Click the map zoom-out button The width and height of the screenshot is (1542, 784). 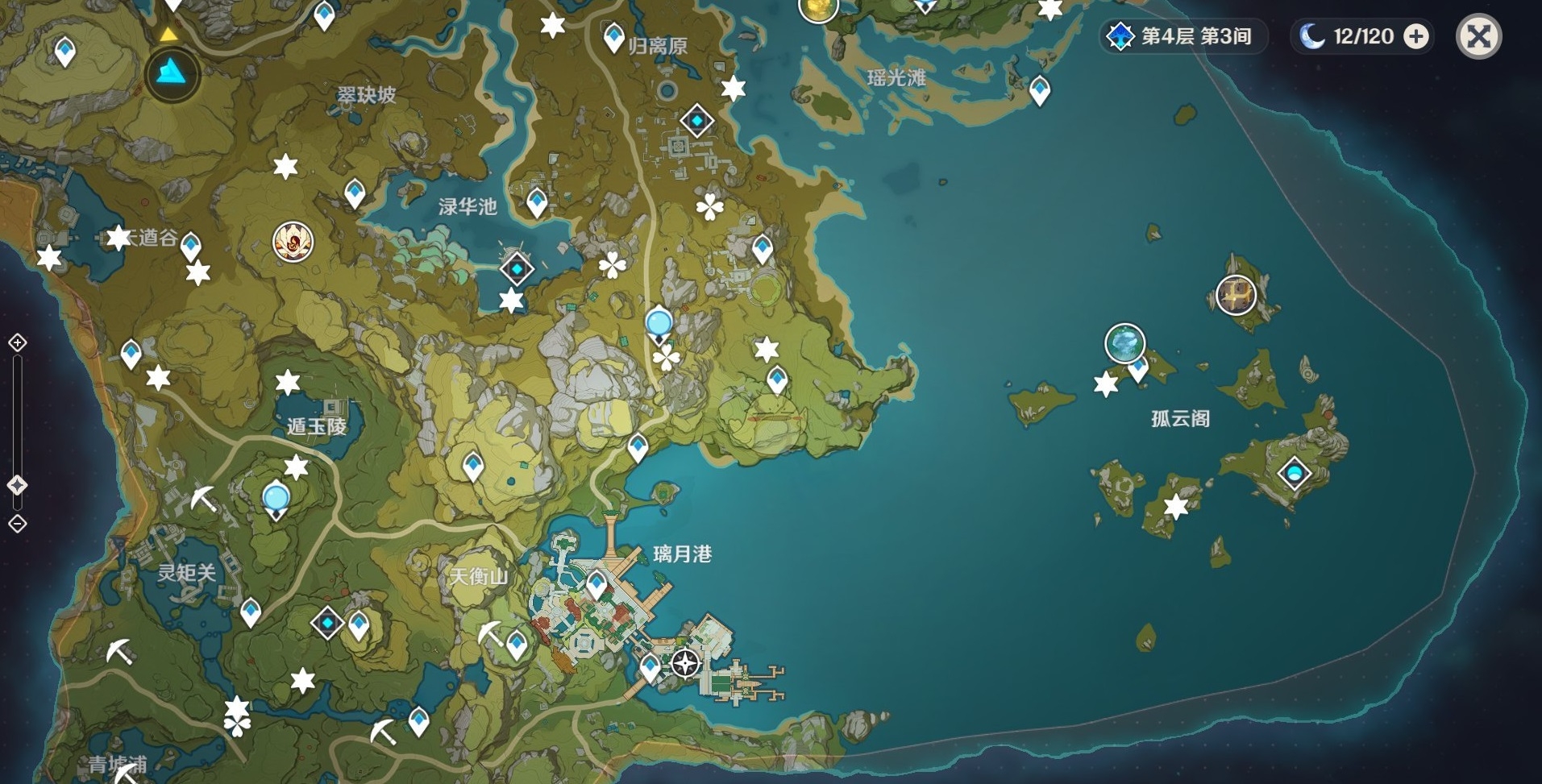pos(18,524)
